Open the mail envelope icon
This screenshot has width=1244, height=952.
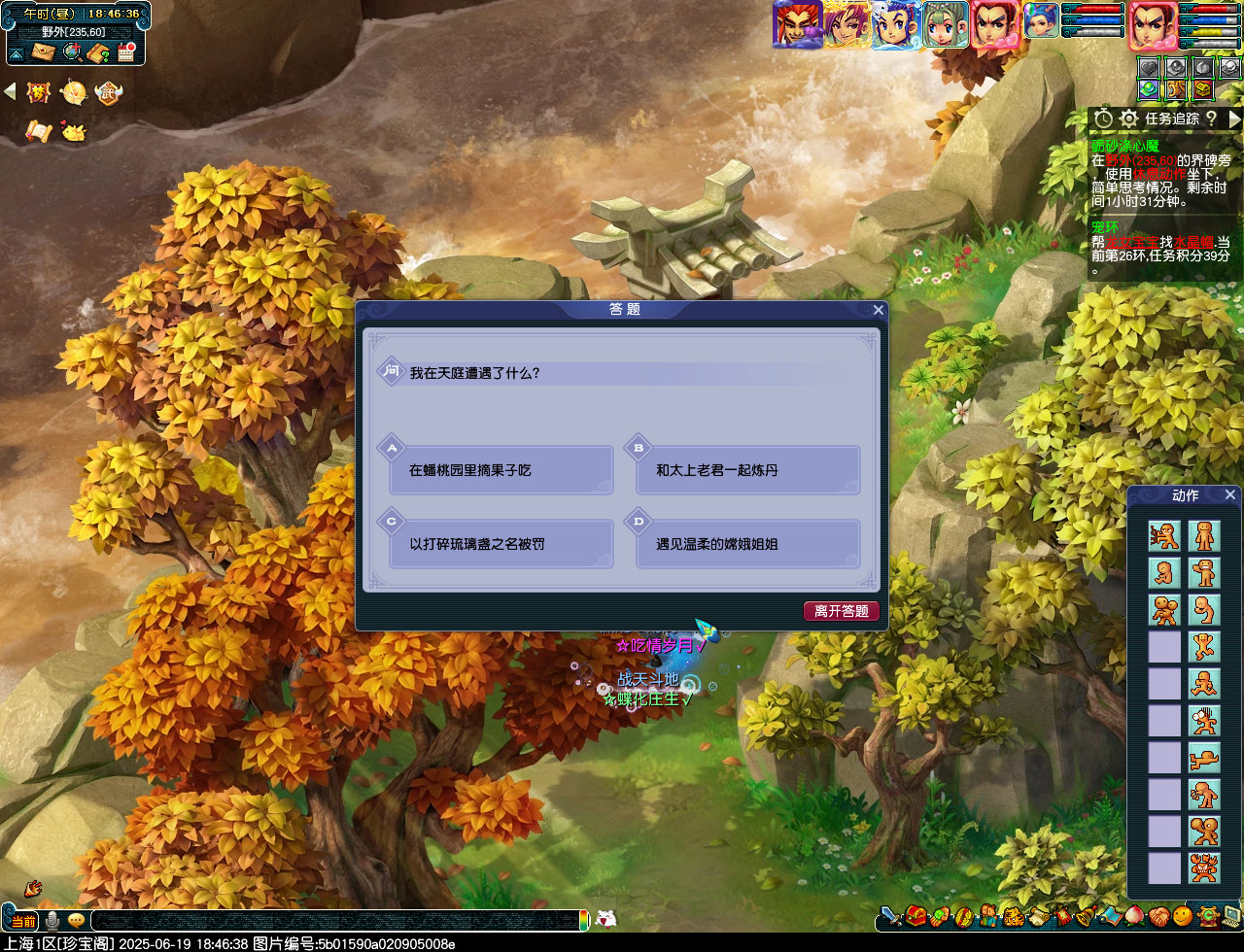(43, 51)
